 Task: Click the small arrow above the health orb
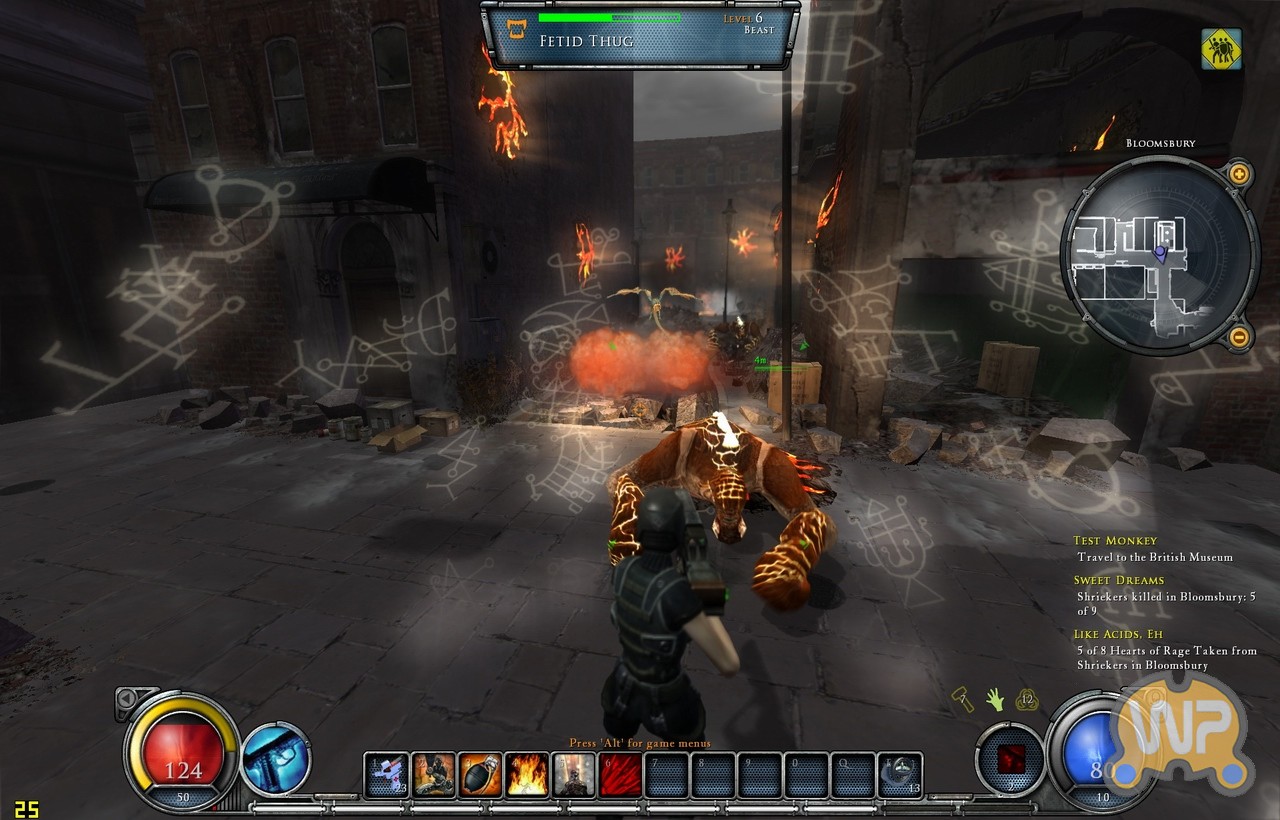127,698
